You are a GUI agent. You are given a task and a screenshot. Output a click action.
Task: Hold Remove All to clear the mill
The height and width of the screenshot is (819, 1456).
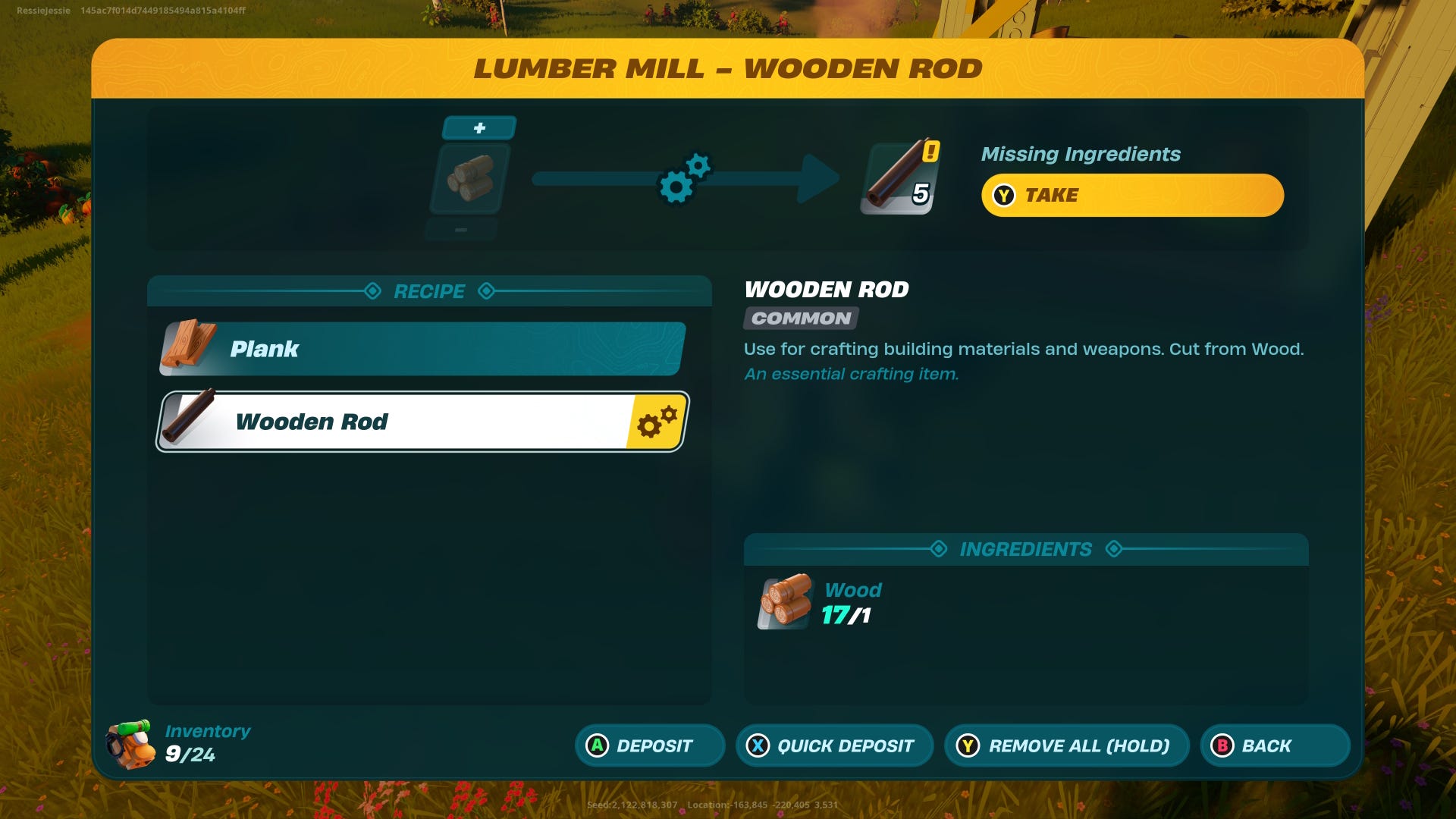click(x=1065, y=745)
